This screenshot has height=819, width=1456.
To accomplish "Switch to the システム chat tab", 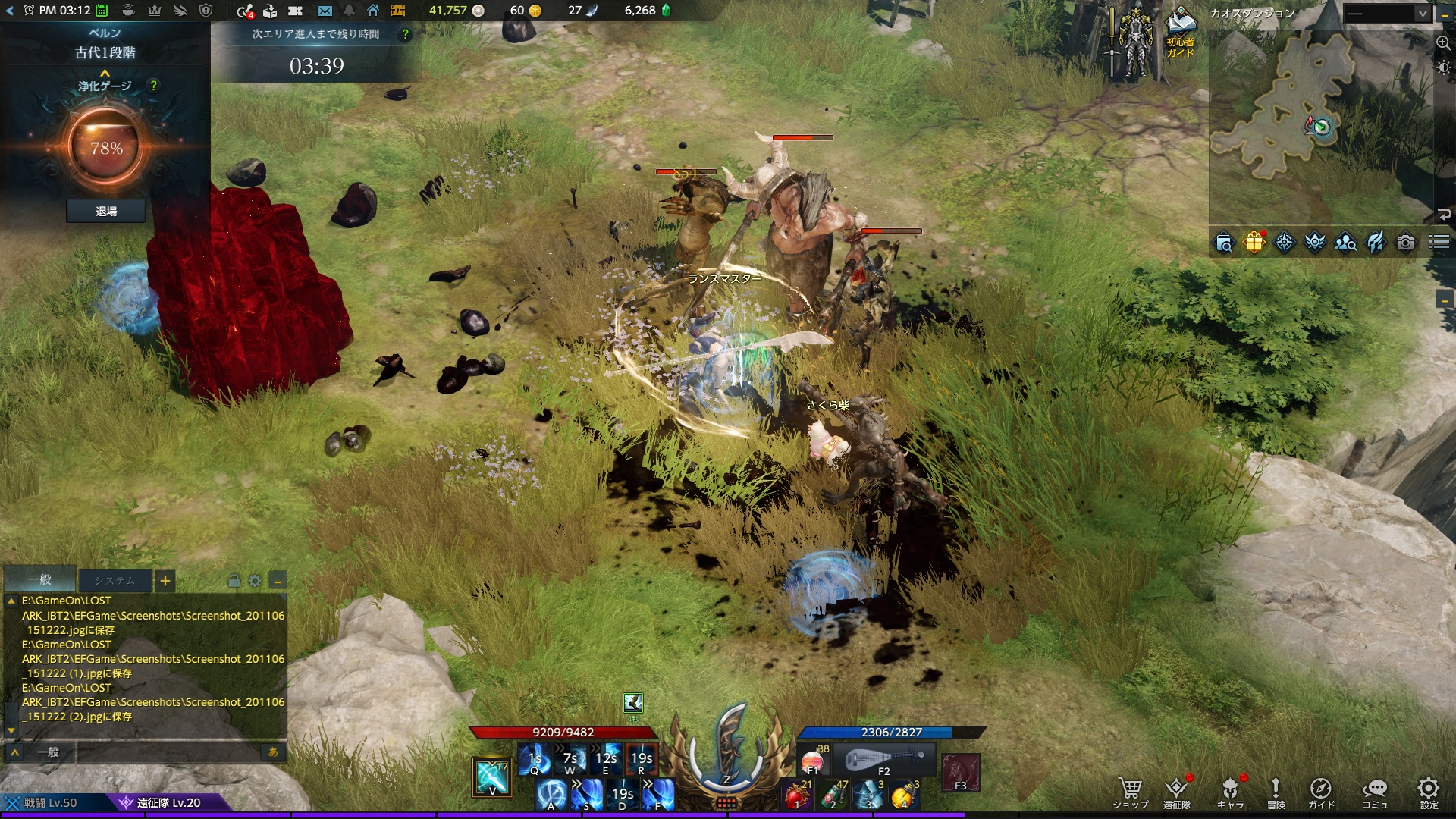I will pos(115,581).
